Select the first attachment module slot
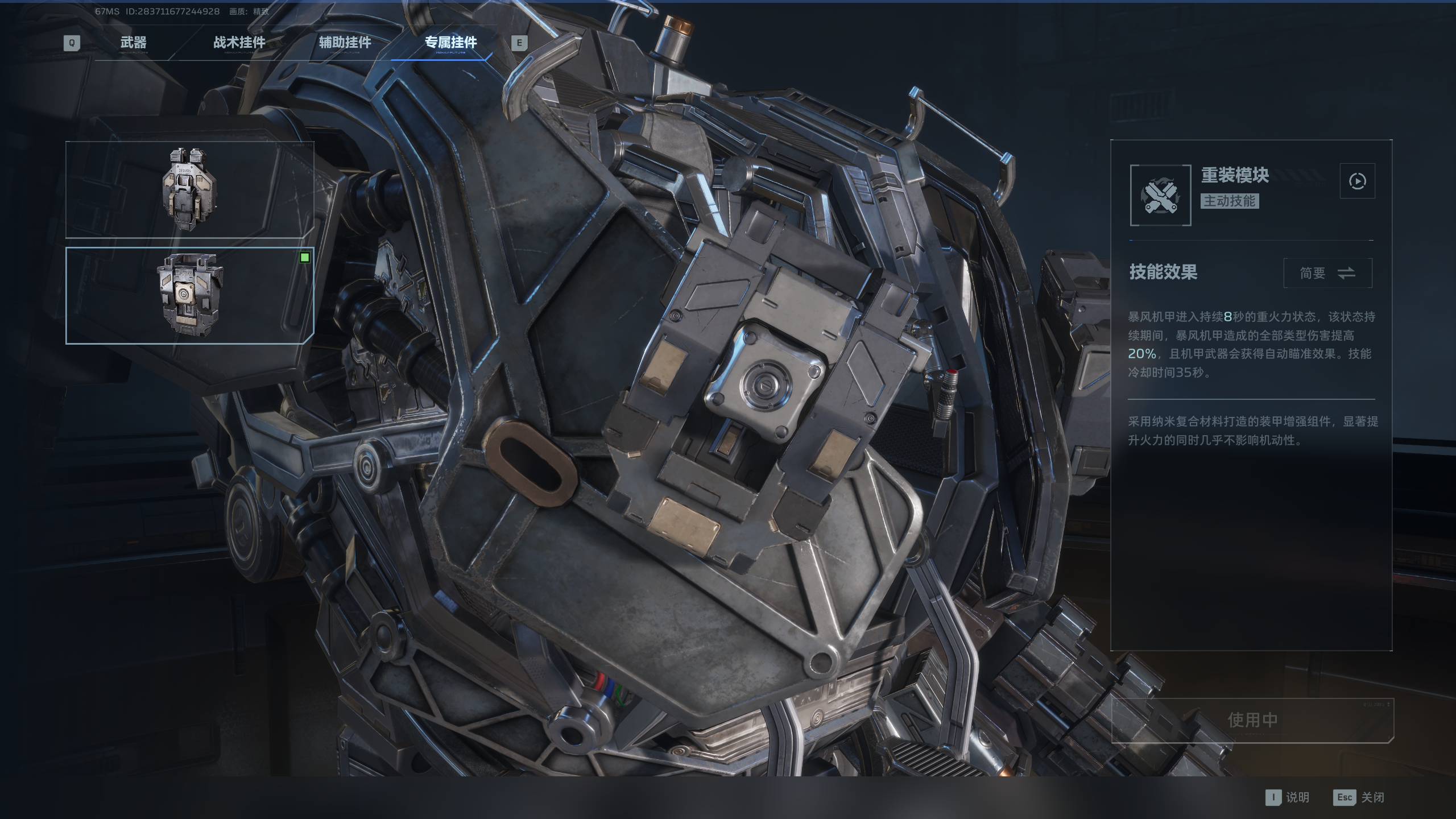Screen dimensions: 1456x819 tap(189, 189)
